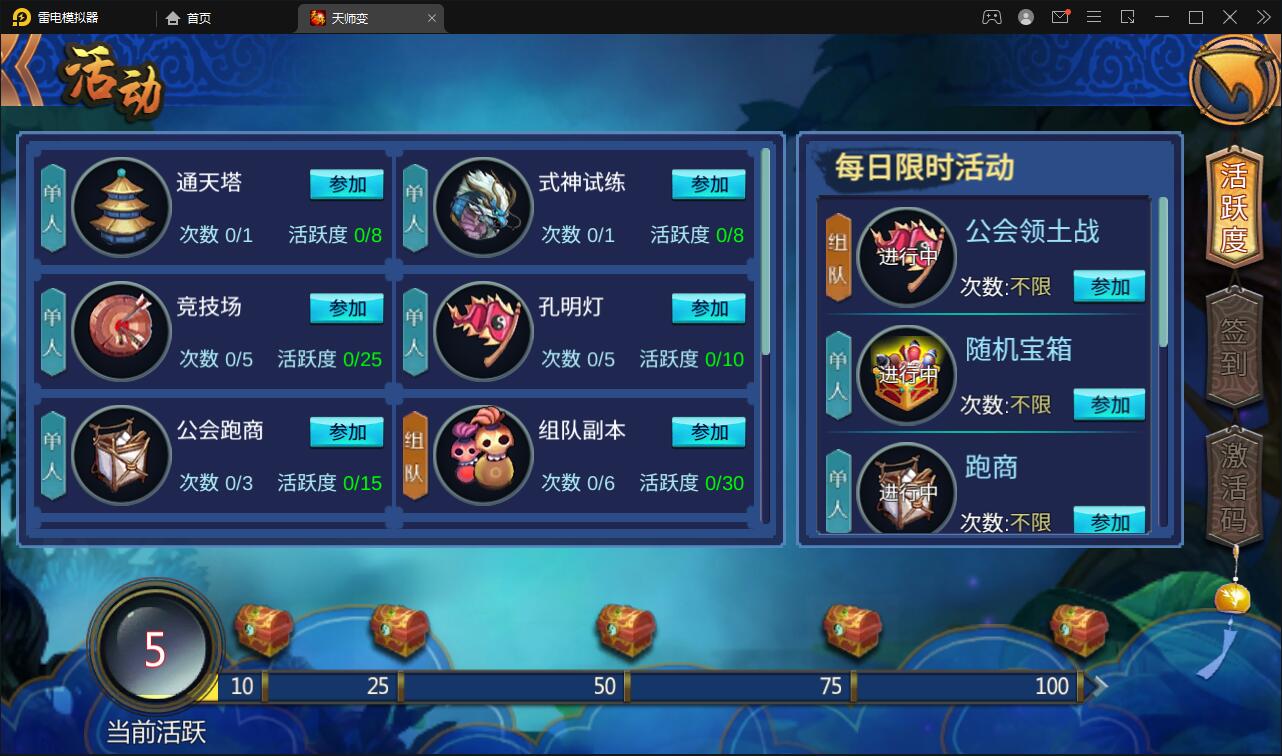Click the 竞技场 archery target icon

pyautogui.click(x=120, y=331)
